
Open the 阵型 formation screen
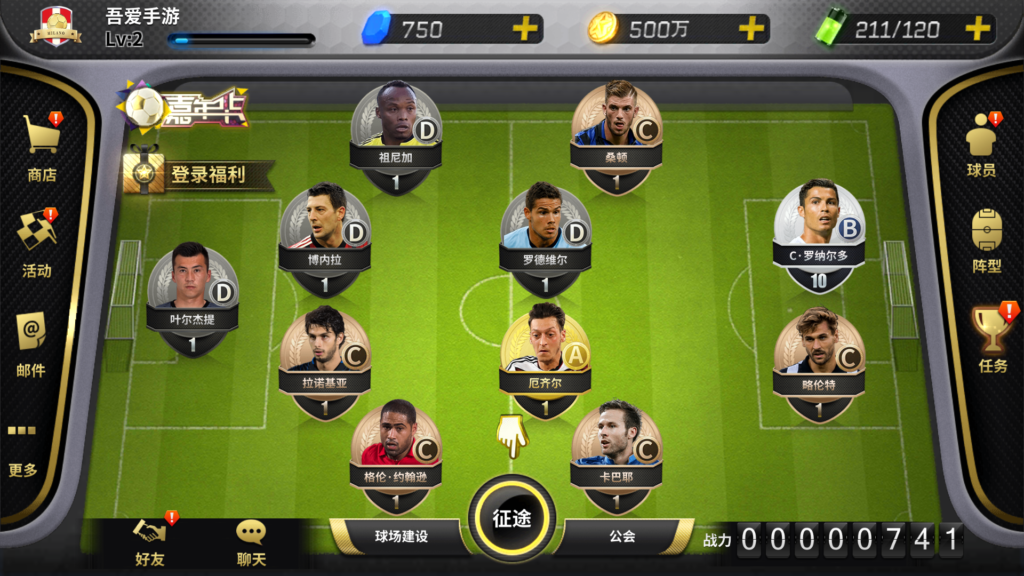coord(986,241)
